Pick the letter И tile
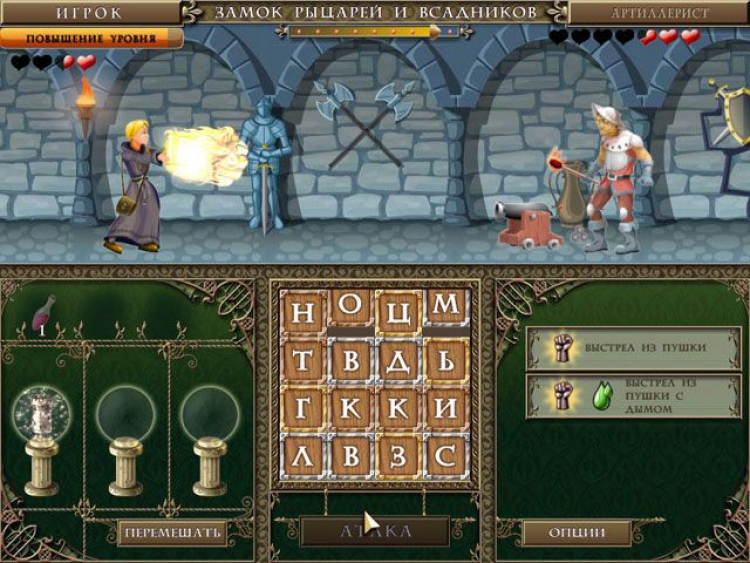Screen dimensions: 750x563 point(446,408)
